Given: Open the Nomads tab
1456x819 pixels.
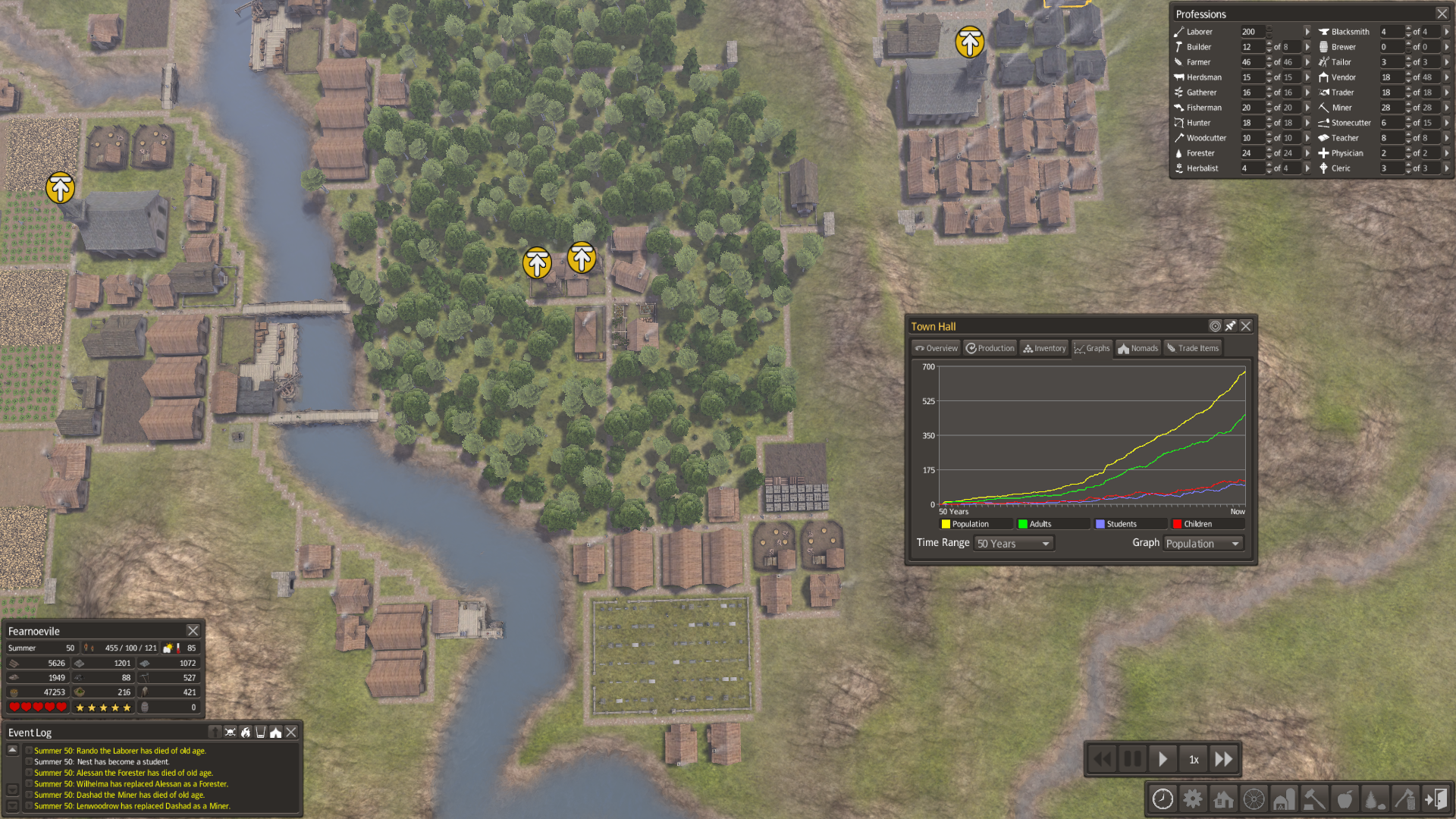Looking at the screenshot, I should point(1137,348).
